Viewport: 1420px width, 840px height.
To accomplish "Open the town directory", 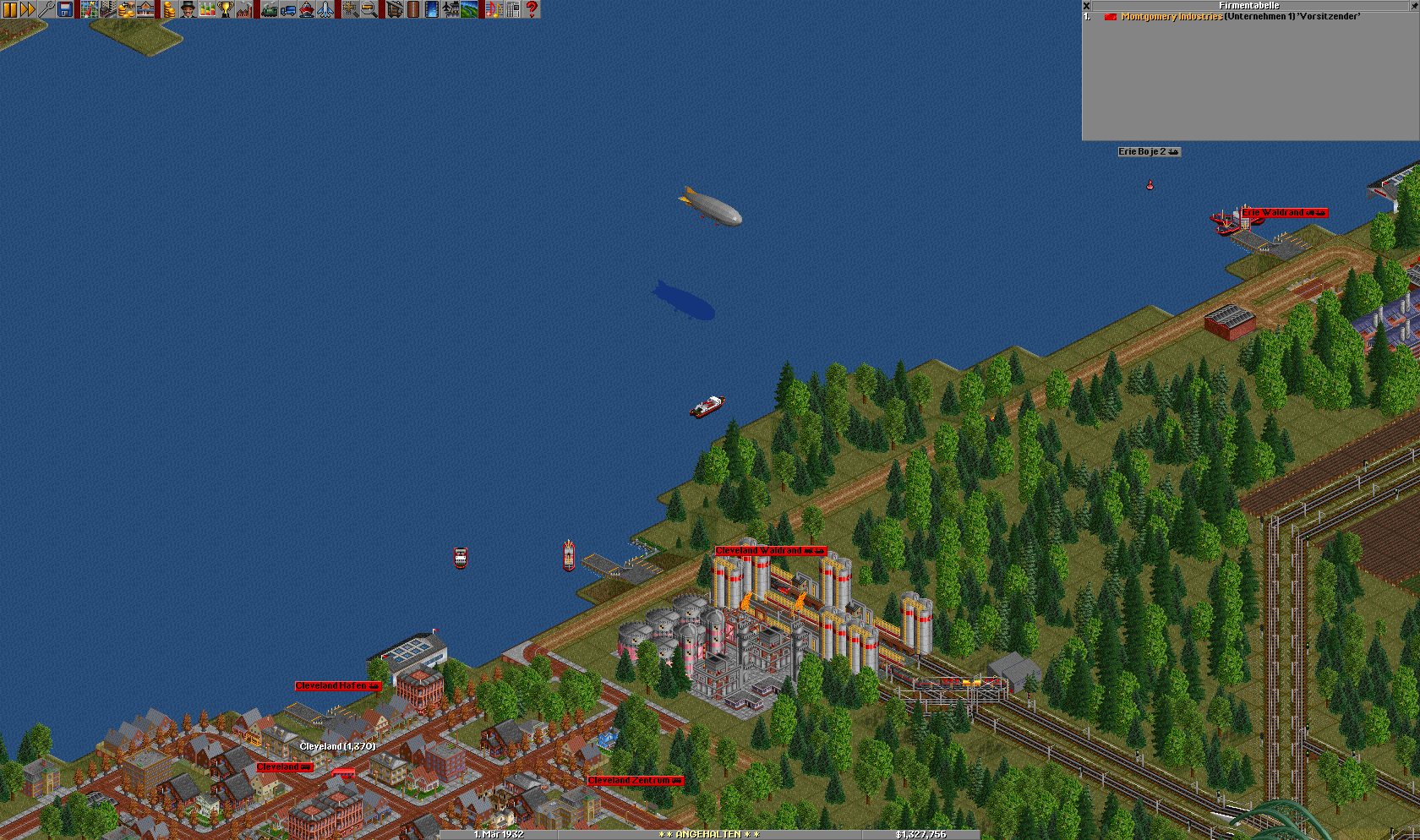I will 107,9.
